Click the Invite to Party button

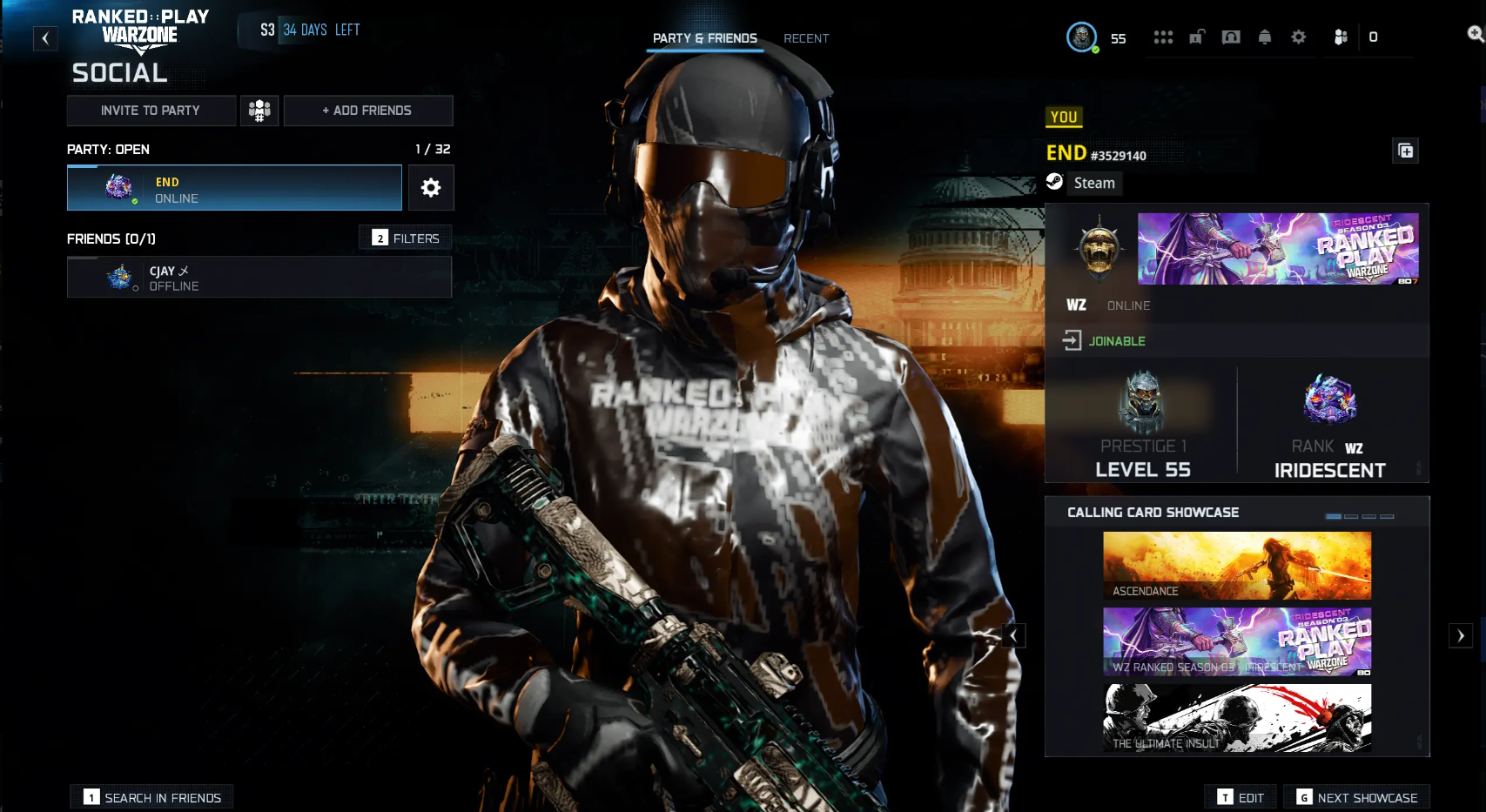click(x=151, y=111)
